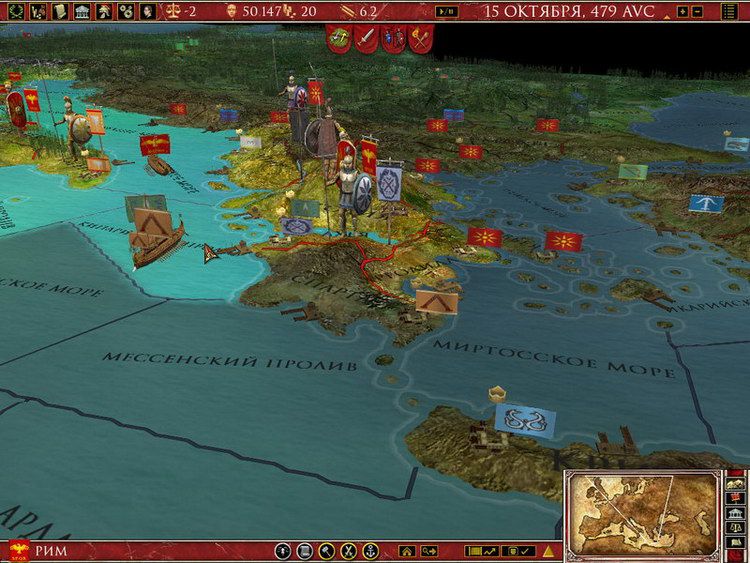Click the round anchor button
The image size is (750, 563).
pyautogui.click(x=371, y=551)
